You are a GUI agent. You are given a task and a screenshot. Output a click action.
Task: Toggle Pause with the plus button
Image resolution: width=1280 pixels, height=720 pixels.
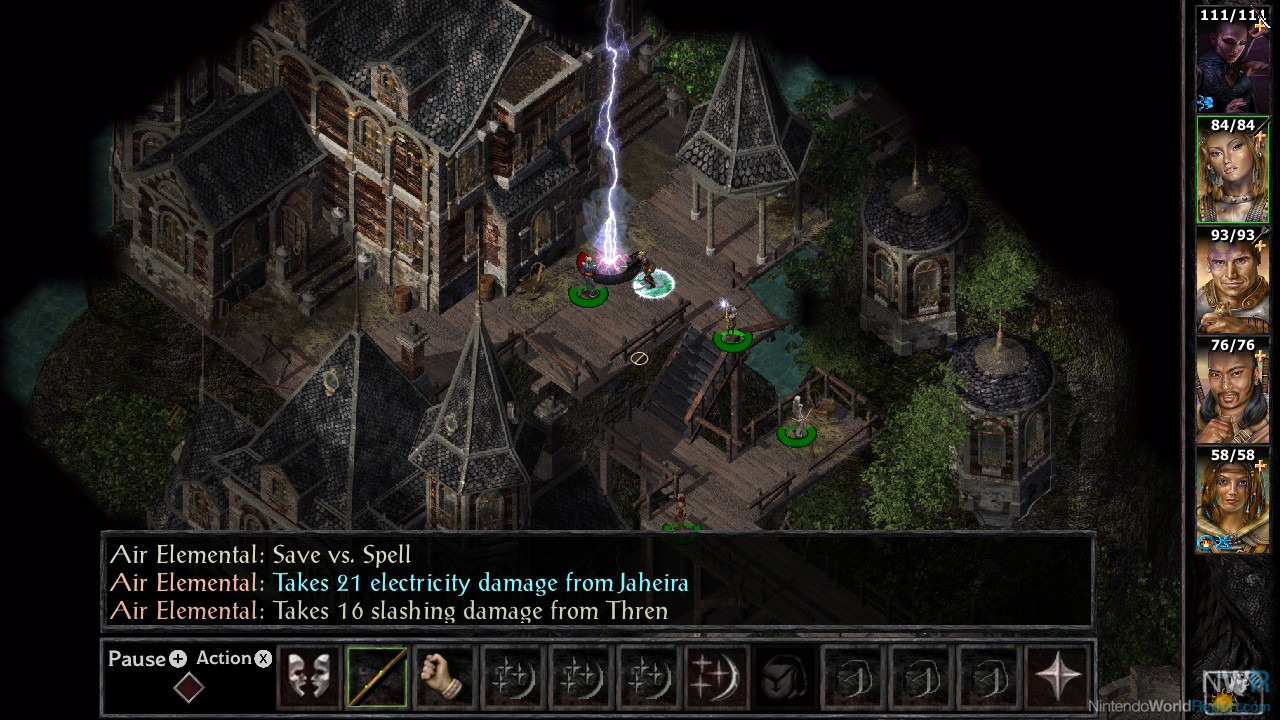coord(176,658)
